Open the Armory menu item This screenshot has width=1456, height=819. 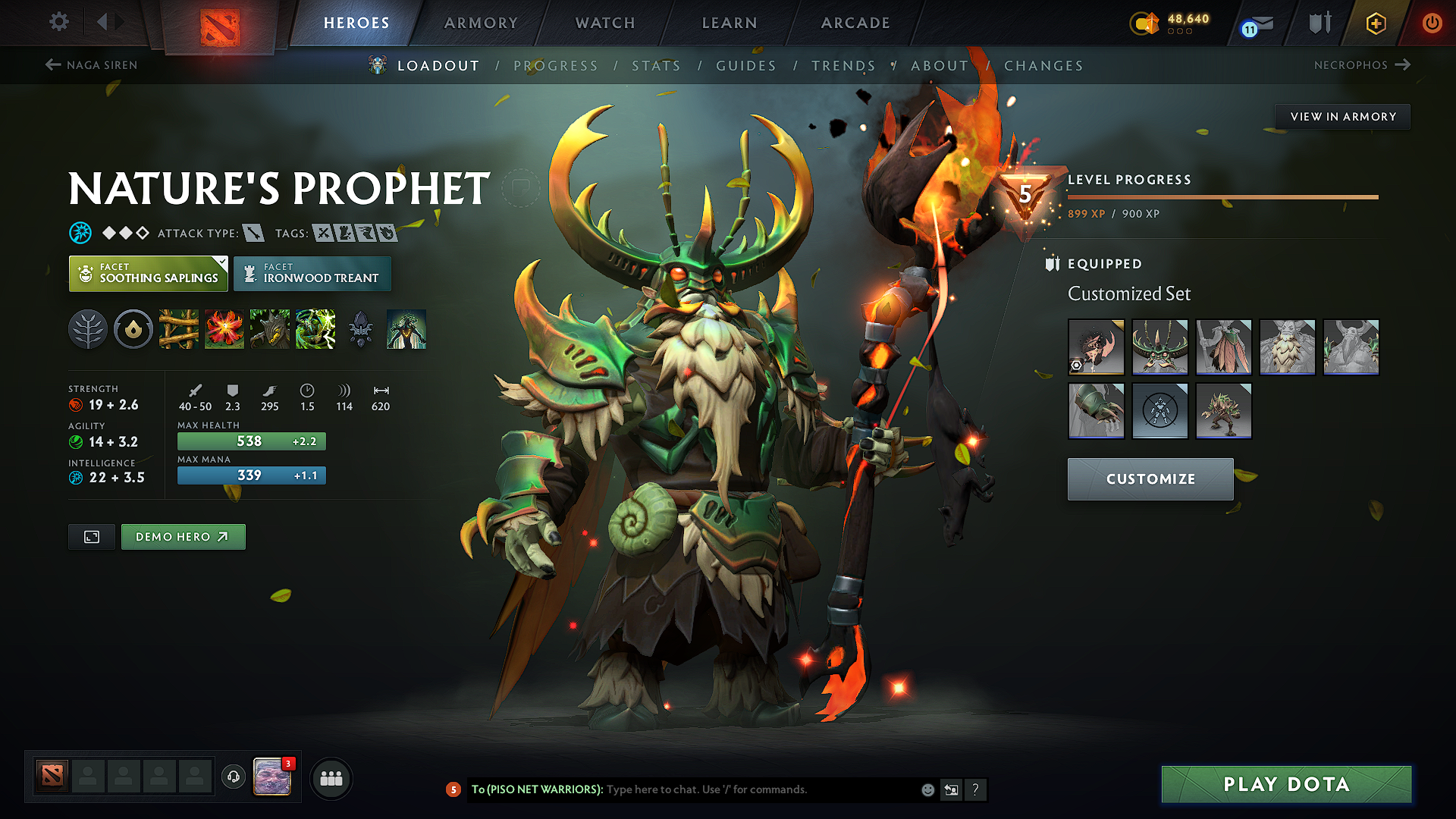[480, 23]
